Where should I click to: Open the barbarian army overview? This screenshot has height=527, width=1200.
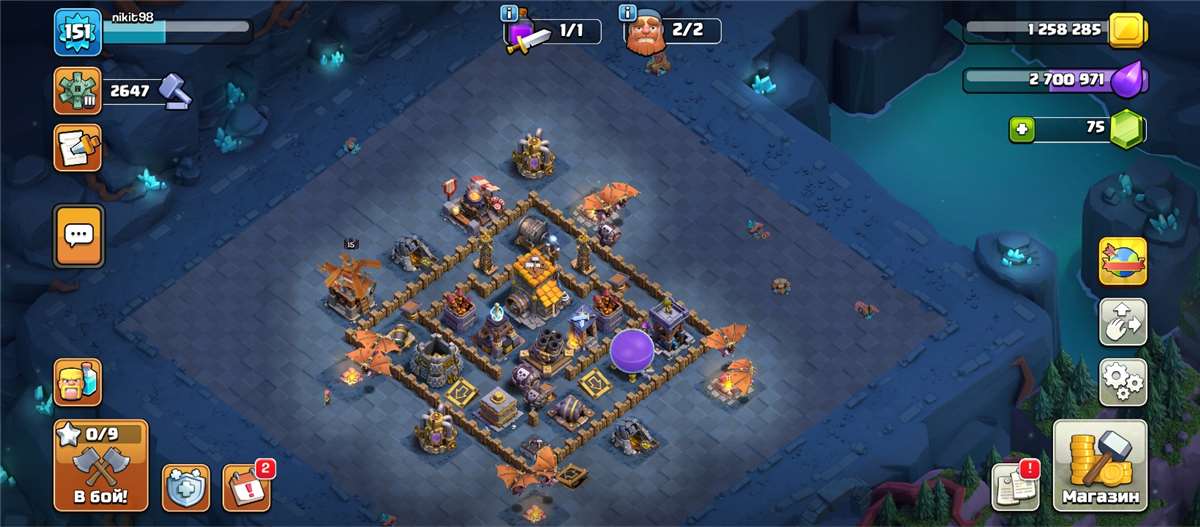click(77, 381)
